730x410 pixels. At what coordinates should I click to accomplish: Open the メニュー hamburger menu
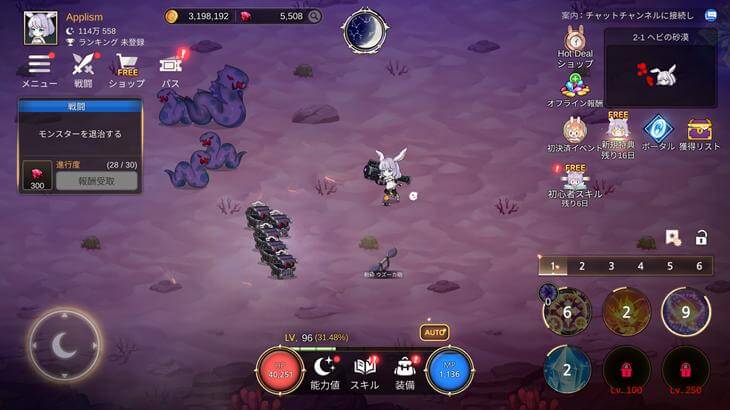[x=39, y=67]
